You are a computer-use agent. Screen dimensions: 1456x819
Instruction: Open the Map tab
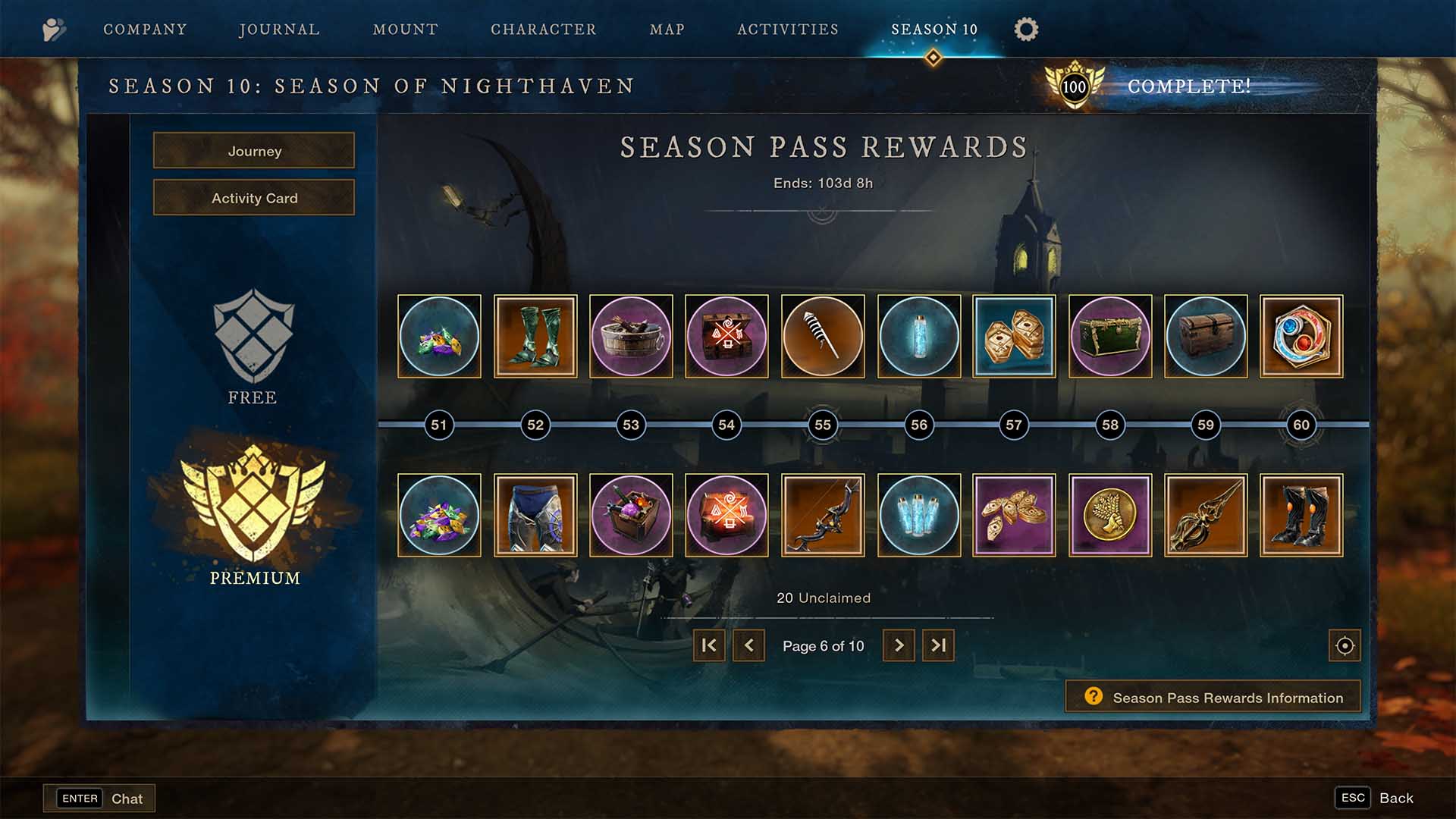click(x=665, y=30)
